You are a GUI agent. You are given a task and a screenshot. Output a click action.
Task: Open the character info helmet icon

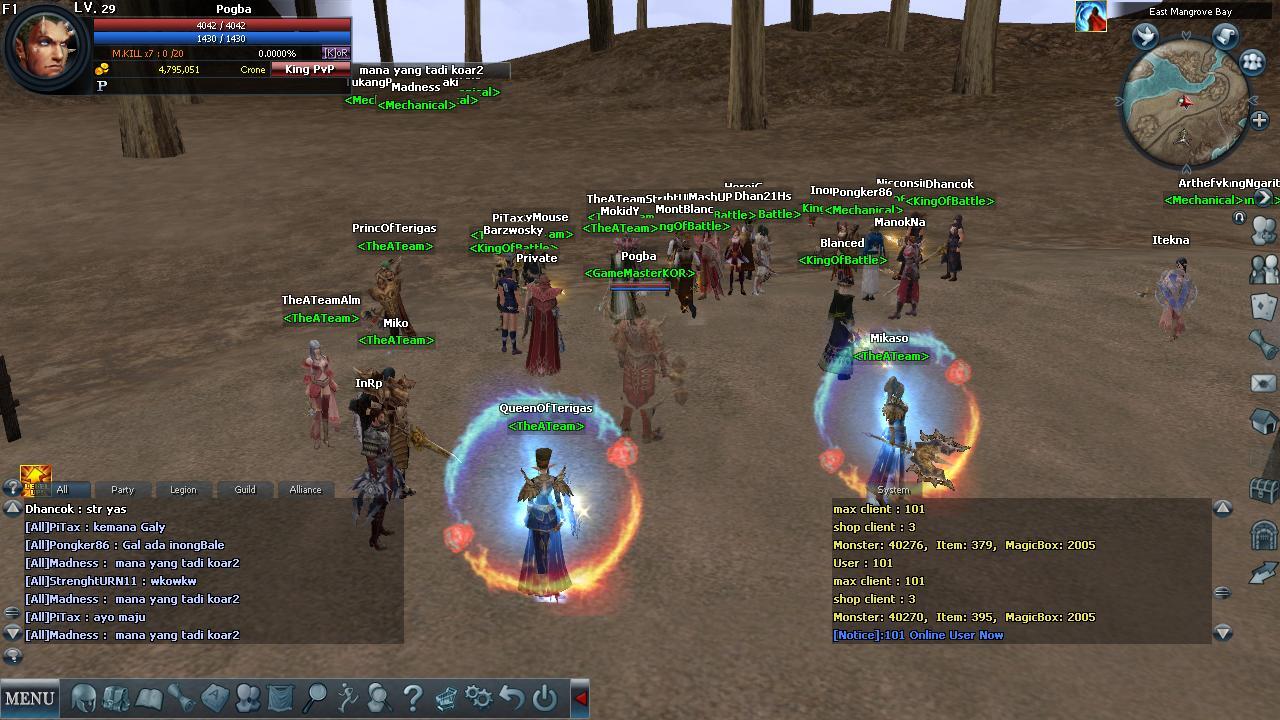click(85, 697)
